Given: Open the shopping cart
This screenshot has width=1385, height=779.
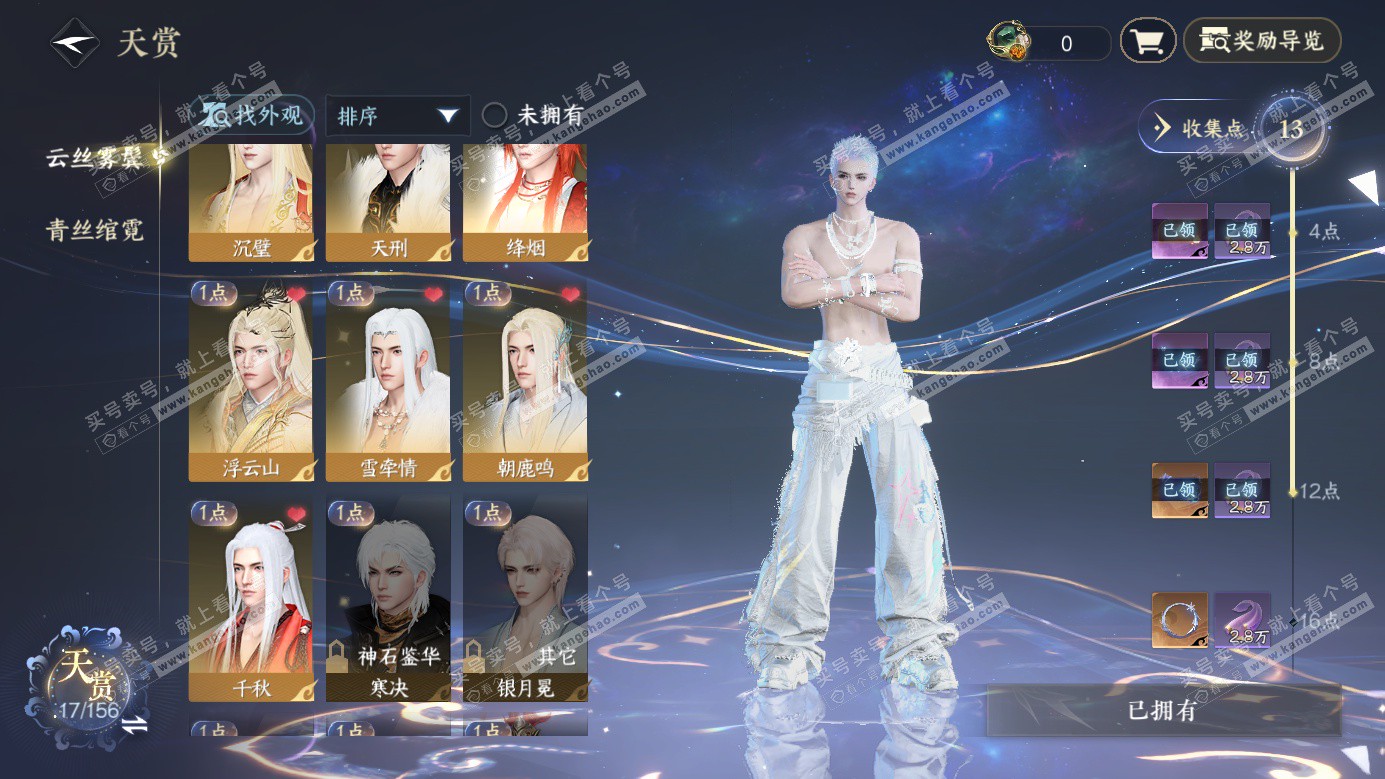Looking at the screenshot, I should (1147, 41).
